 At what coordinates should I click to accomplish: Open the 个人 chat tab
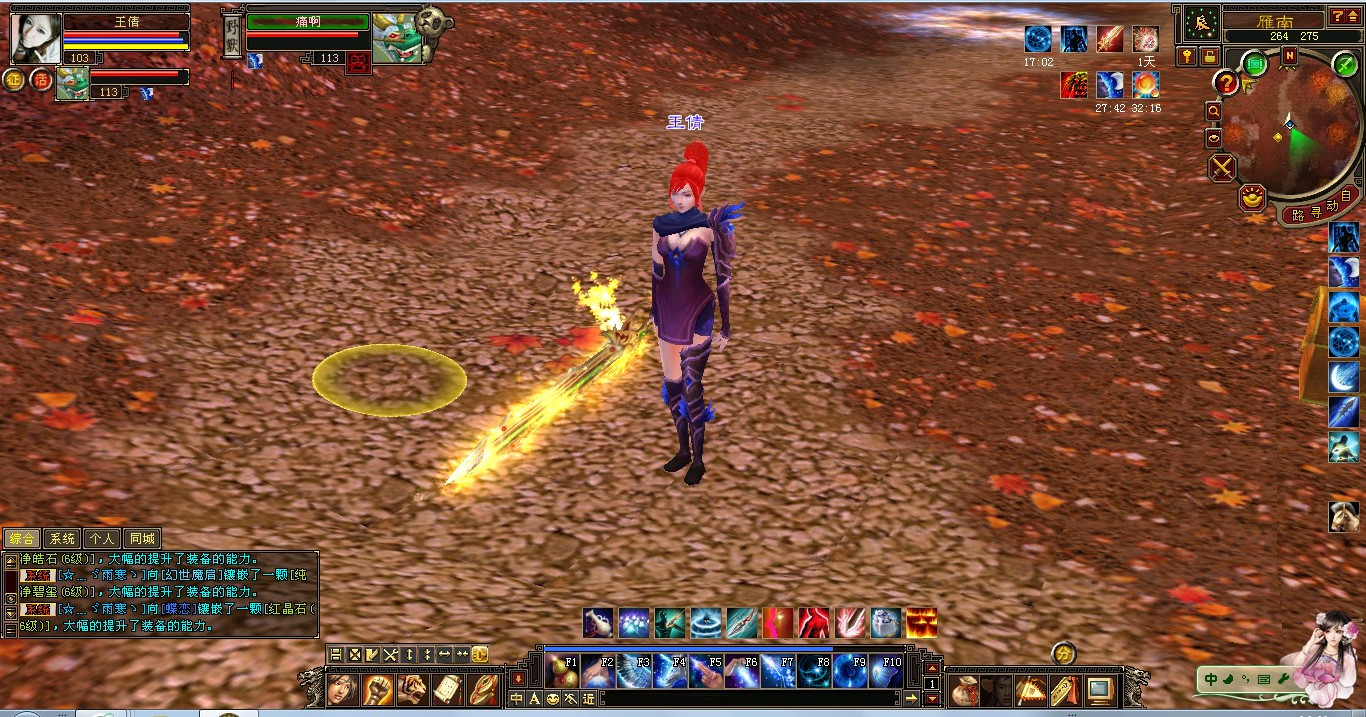pos(102,539)
